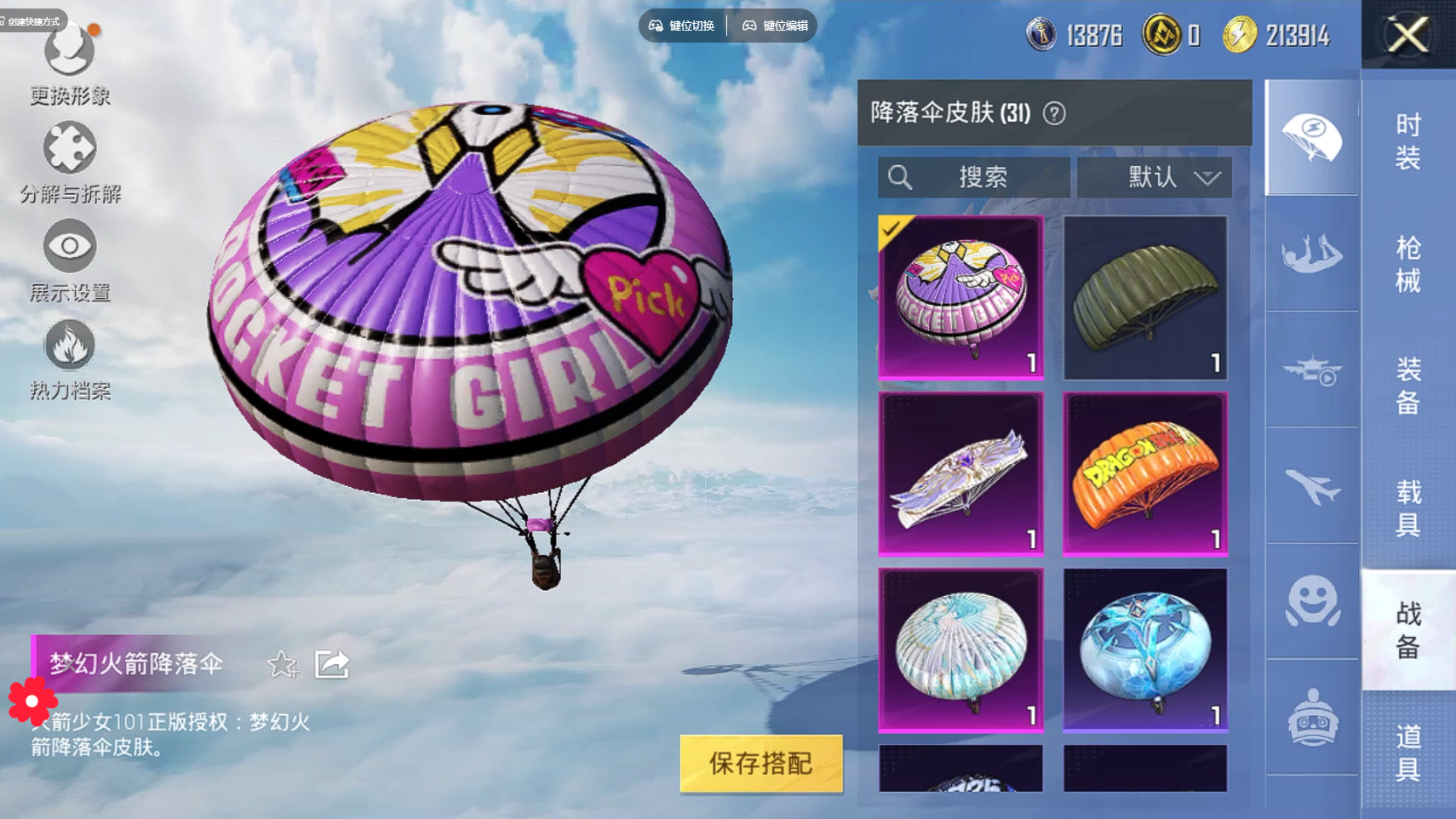Show the 载具 vehicles tab
This screenshot has height=819, width=1456.
[1408, 507]
